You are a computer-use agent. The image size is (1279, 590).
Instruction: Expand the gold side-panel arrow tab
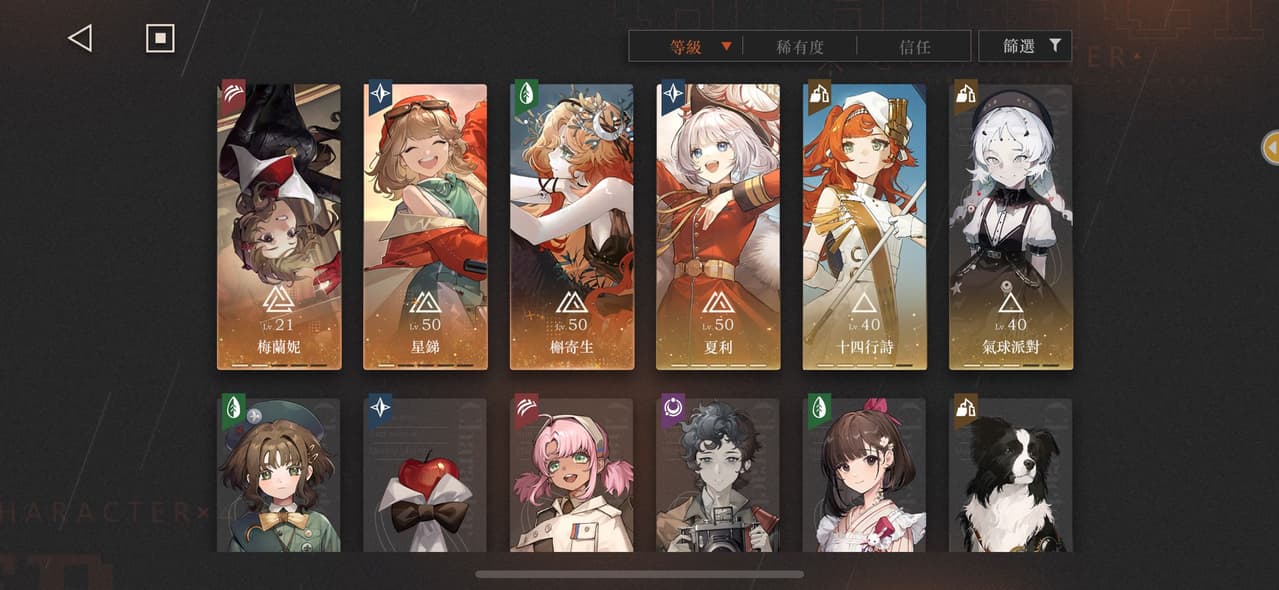(x=1271, y=148)
